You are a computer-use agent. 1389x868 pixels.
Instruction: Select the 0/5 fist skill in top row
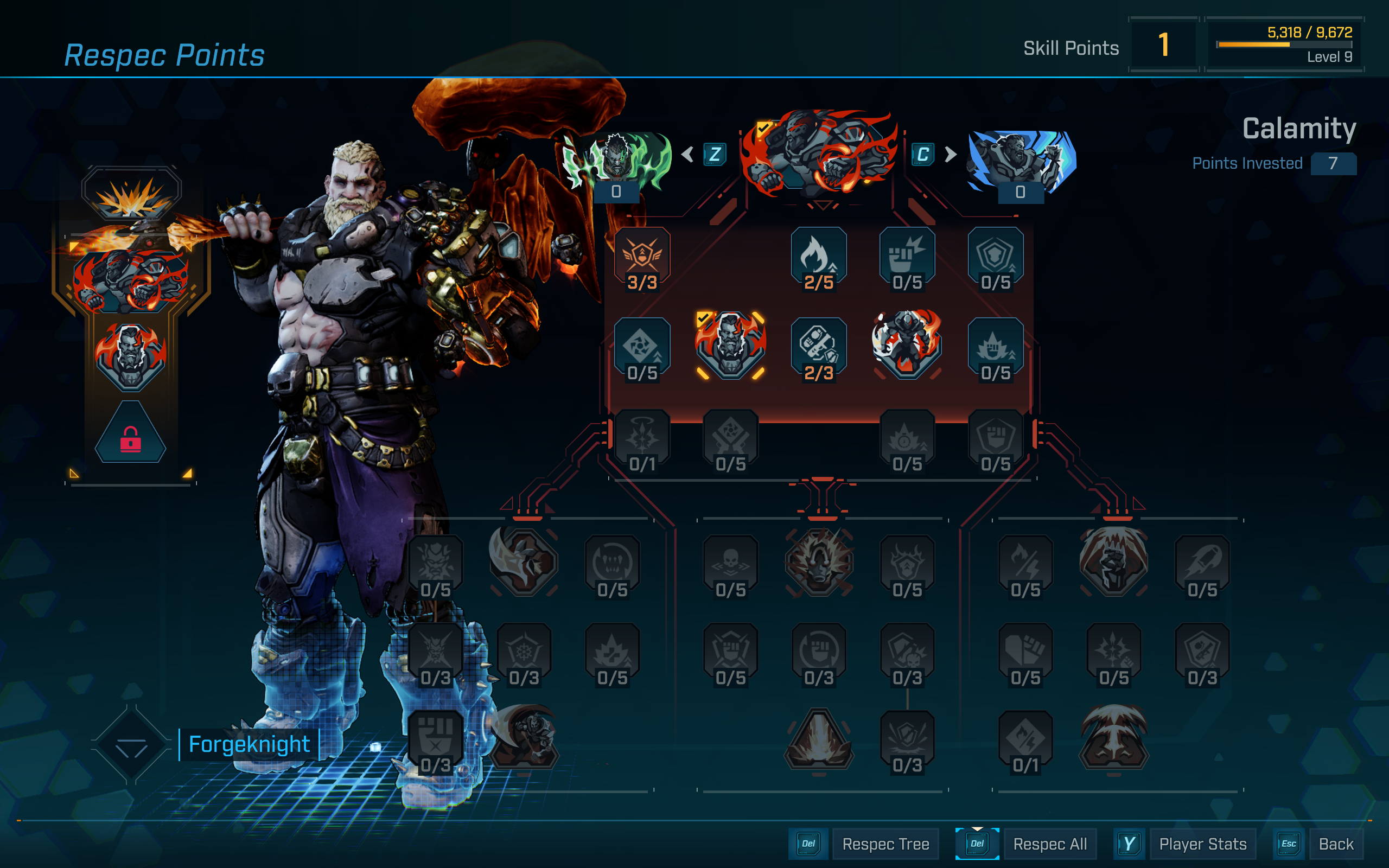(x=907, y=258)
